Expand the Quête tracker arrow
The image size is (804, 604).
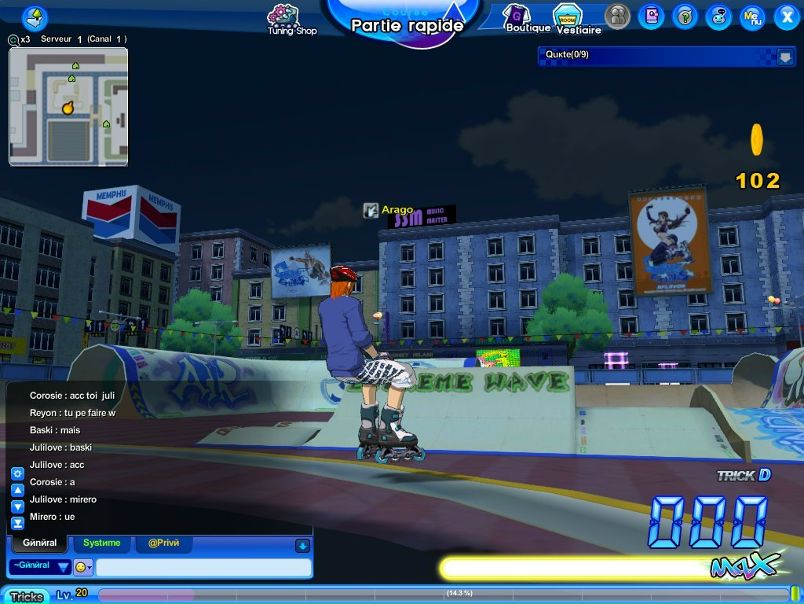pyautogui.click(x=784, y=56)
